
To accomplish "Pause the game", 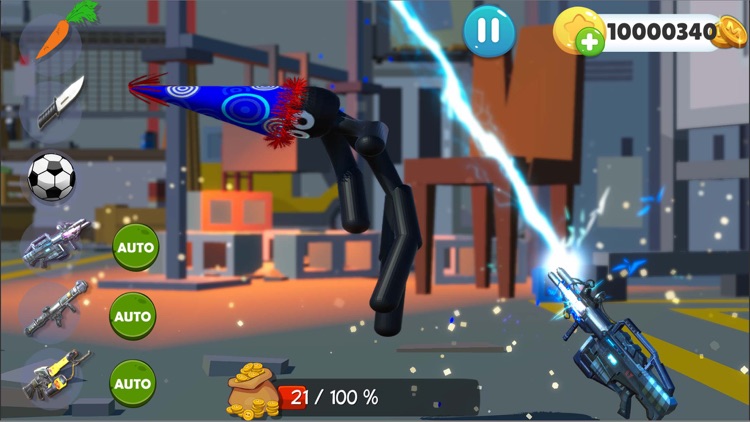I will [489, 31].
